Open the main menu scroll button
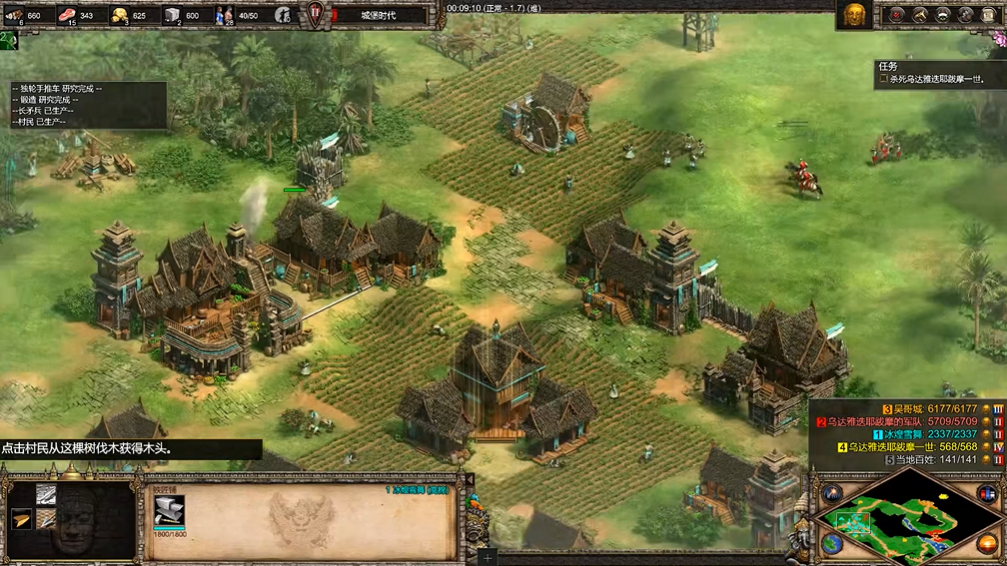The image size is (1007, 566). (x=989, y=14)
